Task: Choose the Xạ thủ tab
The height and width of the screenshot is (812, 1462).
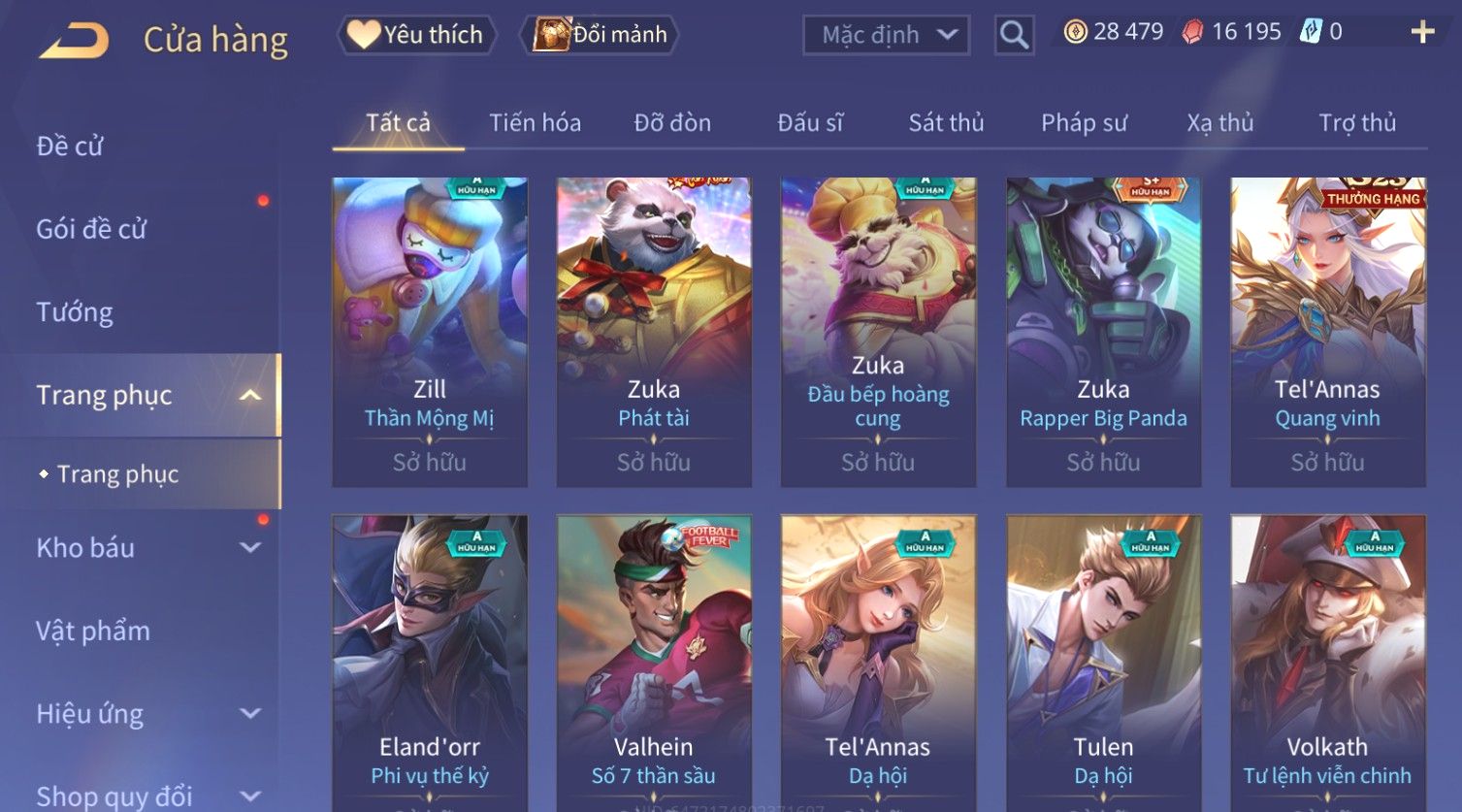Action: click(1220, 123)
